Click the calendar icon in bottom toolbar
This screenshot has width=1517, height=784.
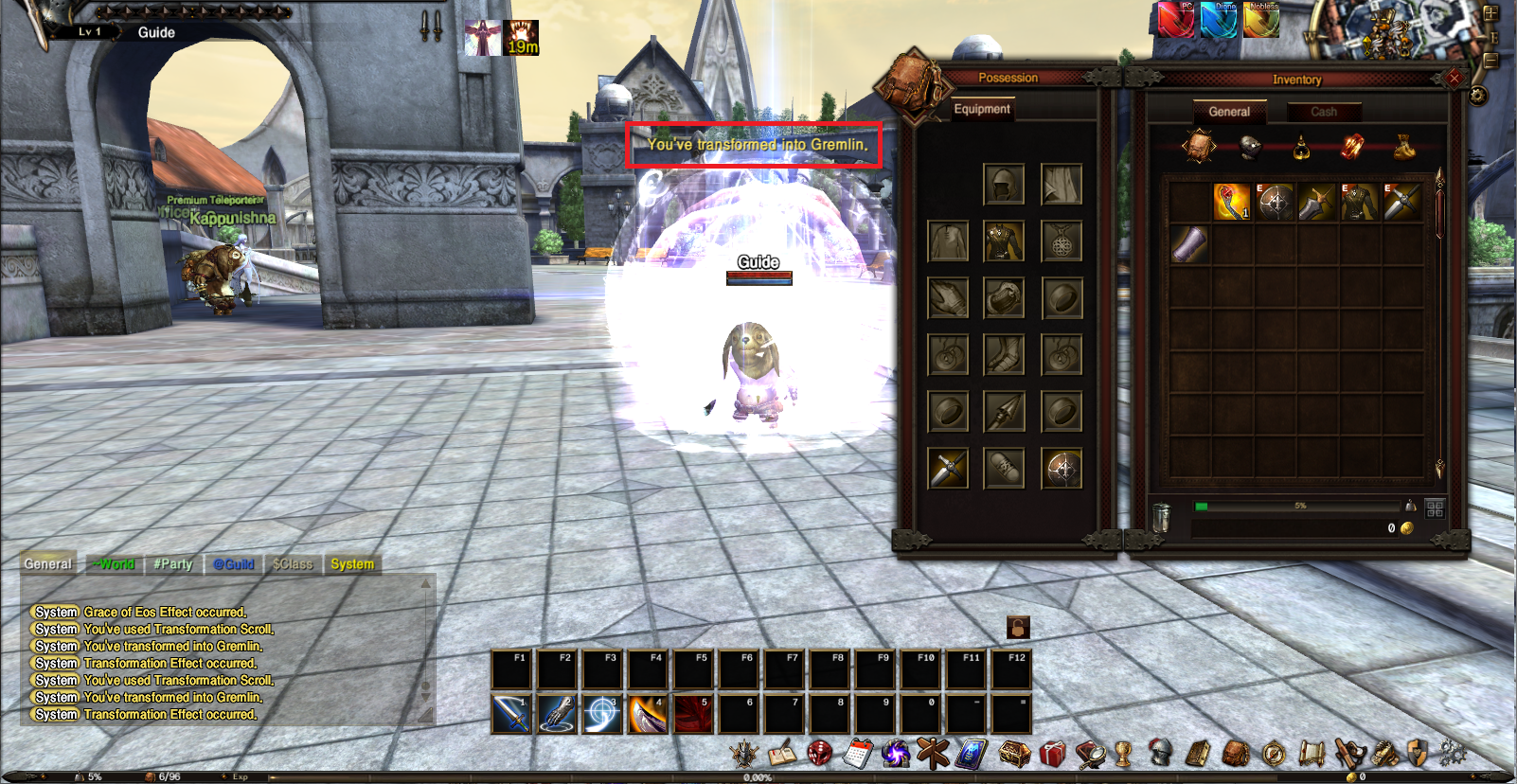[857, 754]
